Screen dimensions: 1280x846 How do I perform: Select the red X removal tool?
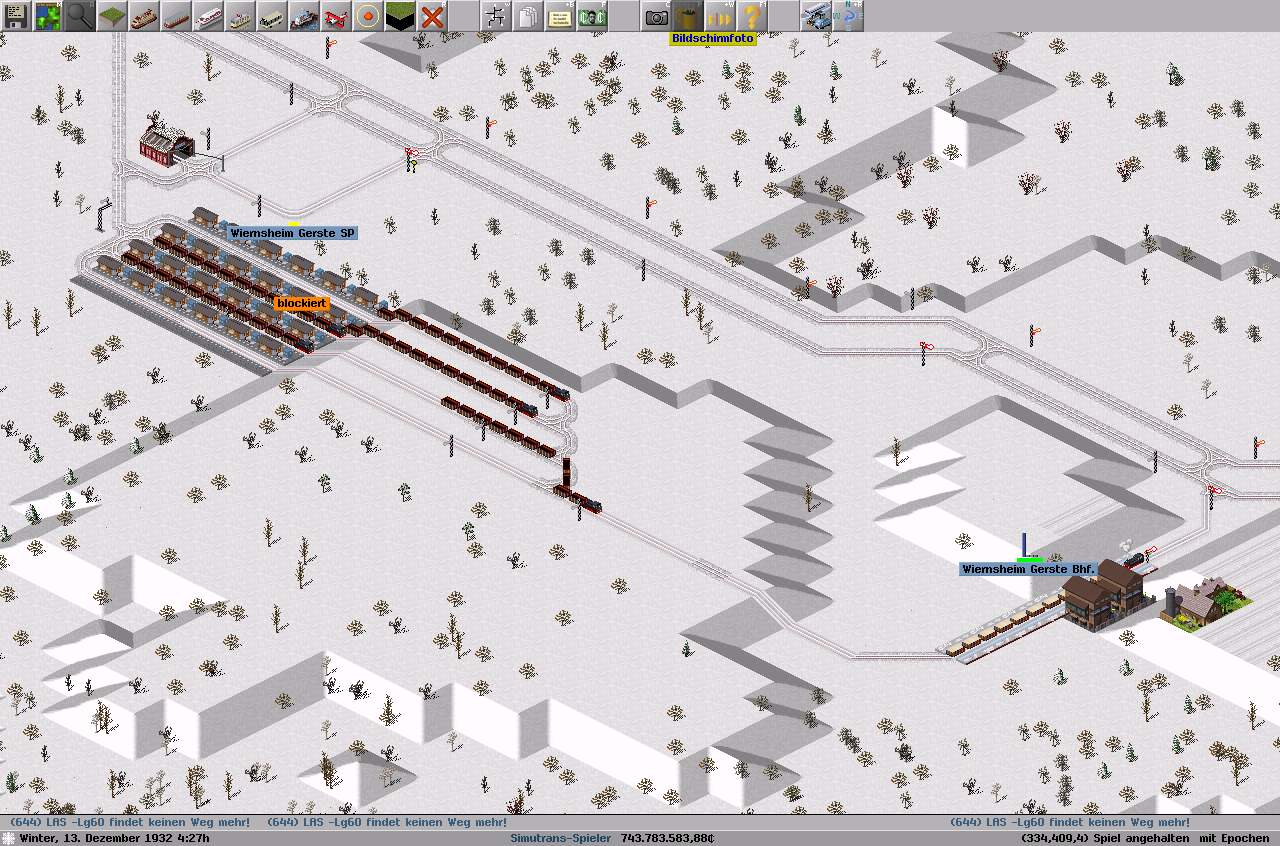pyautogui.click(x=431, y=16)
